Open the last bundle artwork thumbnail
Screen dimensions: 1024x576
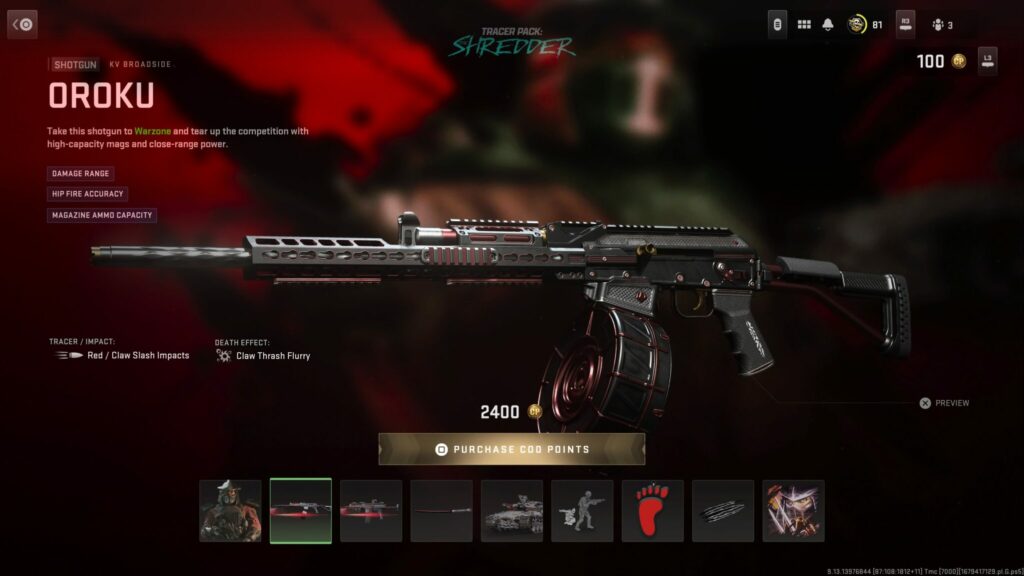(x=794, y=511)
